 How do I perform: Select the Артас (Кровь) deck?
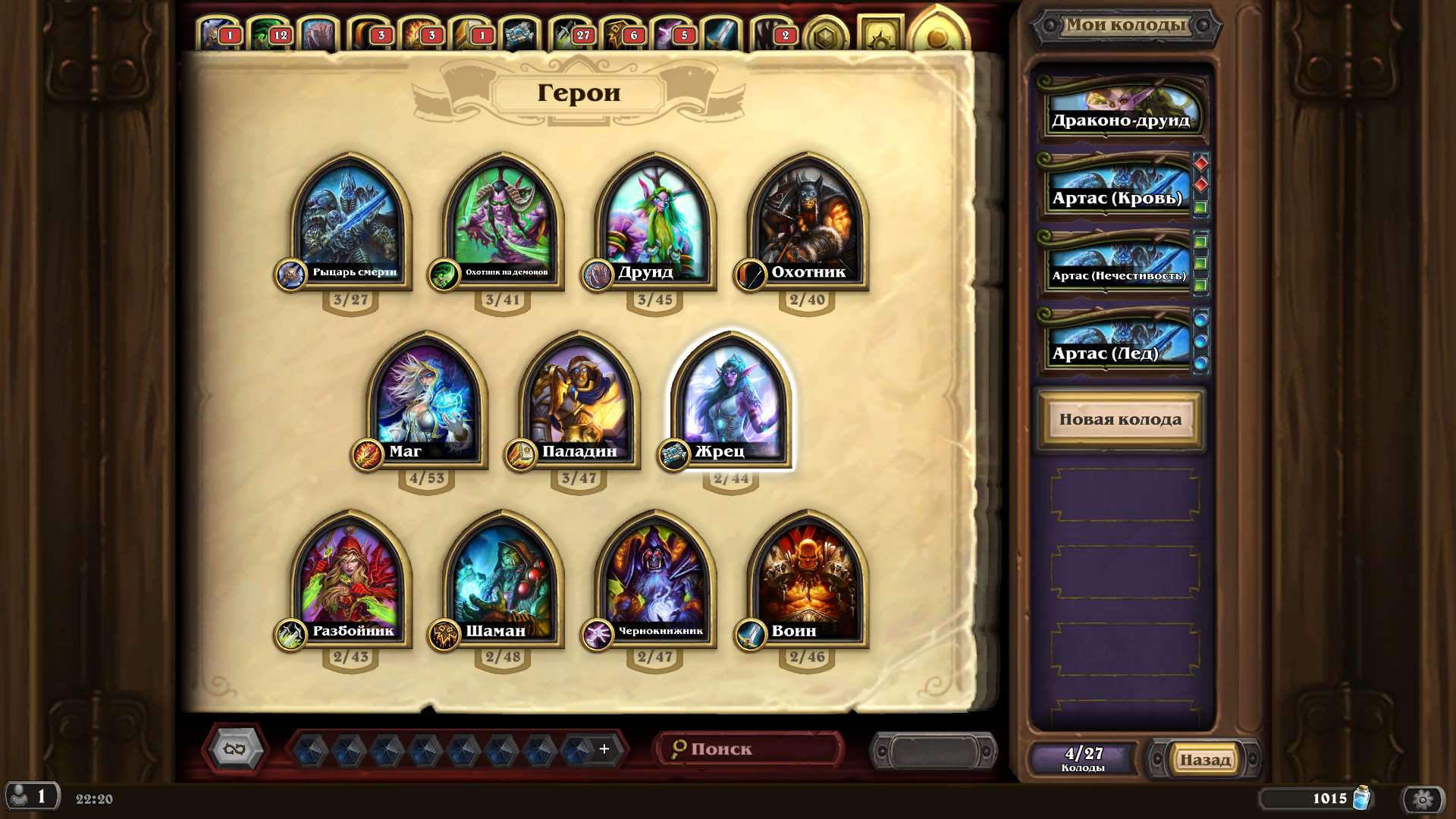[x=1115, y=197]
